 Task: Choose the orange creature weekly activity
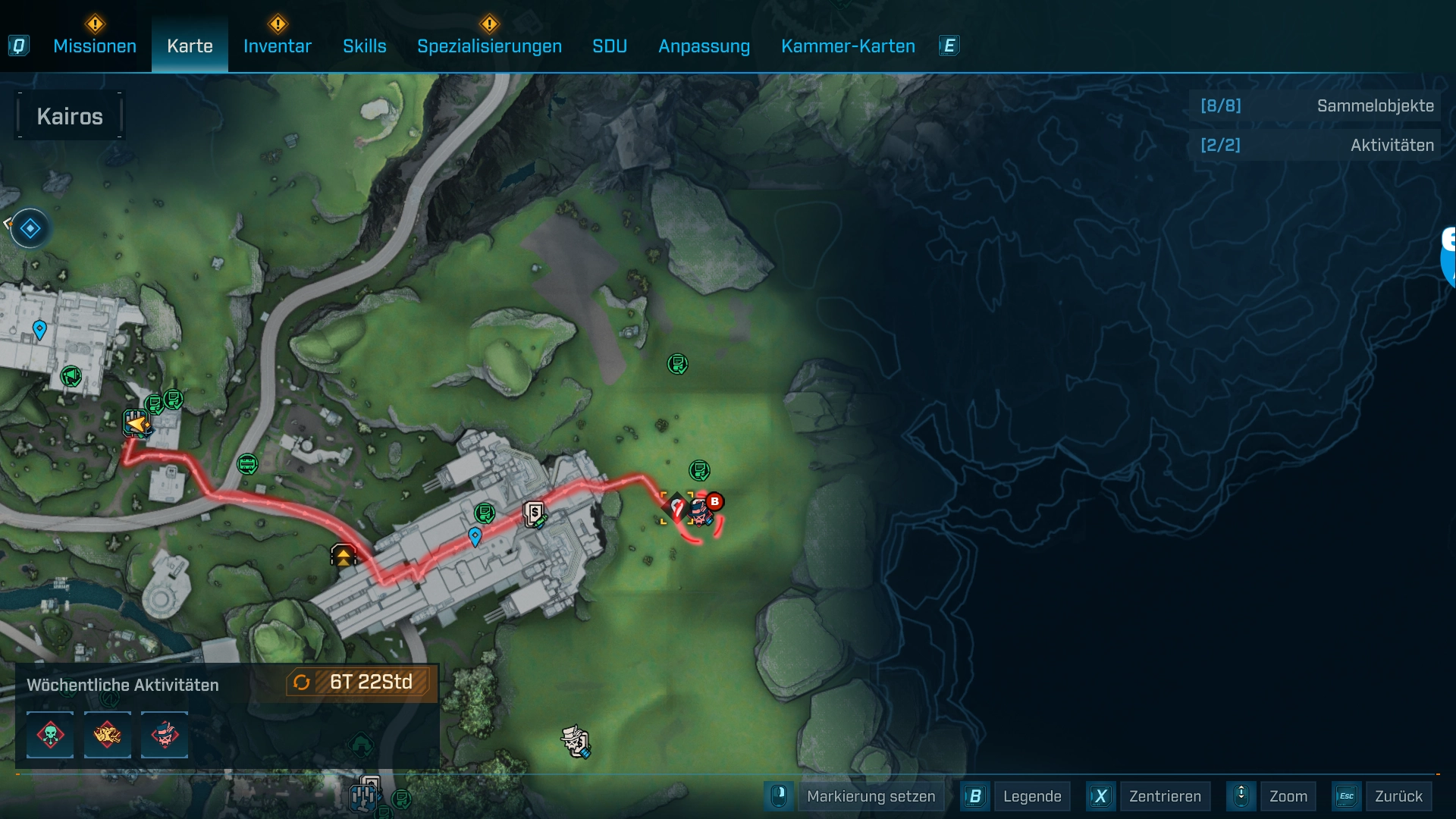click(x=107, y=735)
